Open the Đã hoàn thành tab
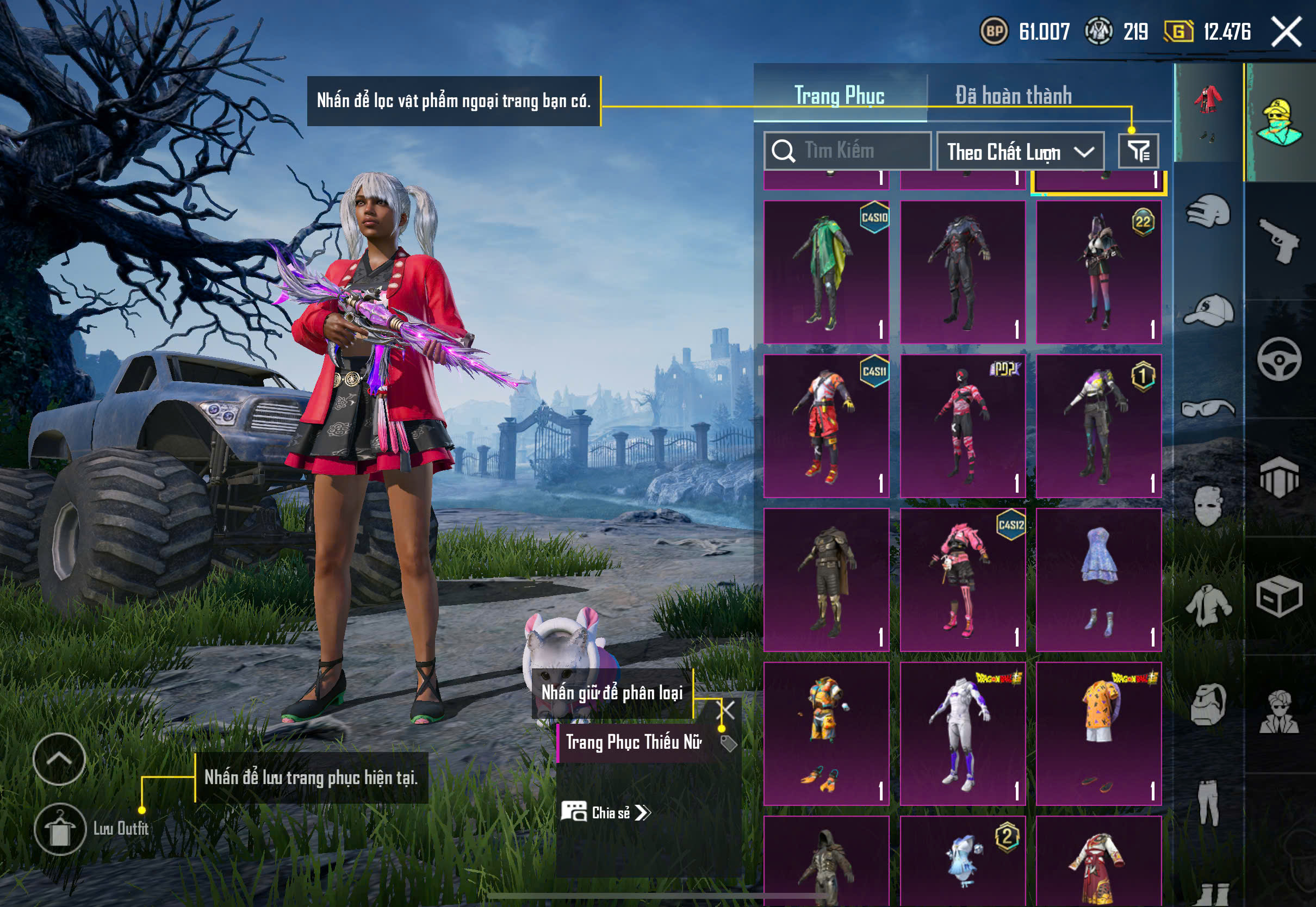The height and width of the screenshot is (907, 1316). pos(1013,96)
